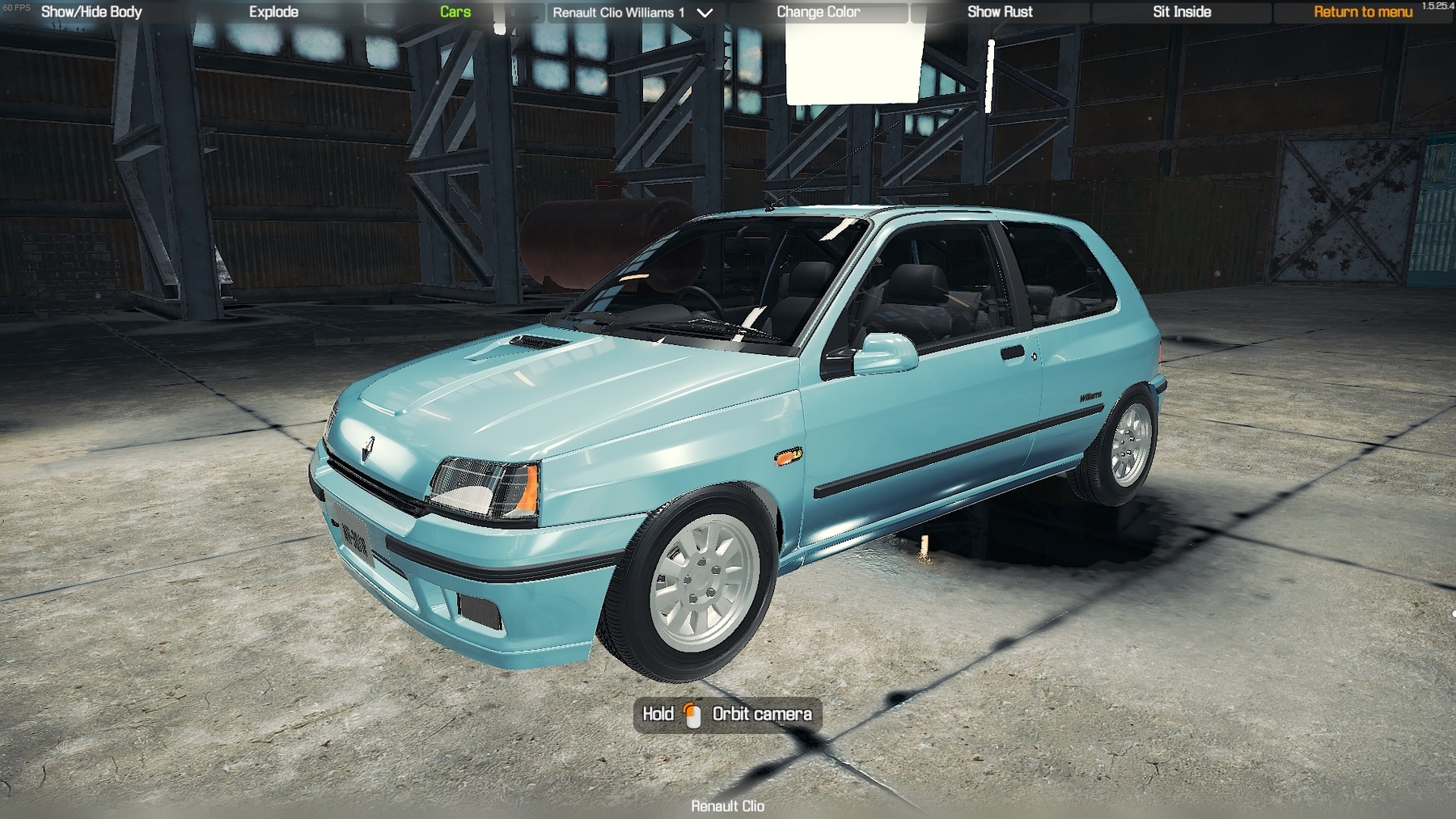1456x819 pixels.
Task: Activate Show Rust
Action: [1000, 12]
